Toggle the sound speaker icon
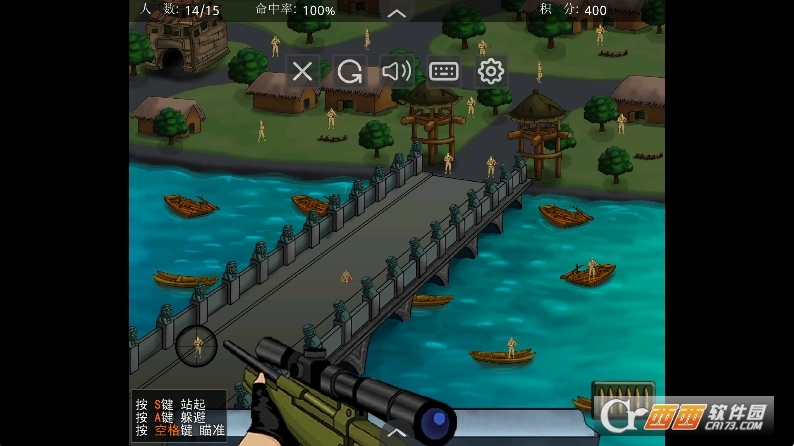The height and width of the screenshot is (446, 794). (x=396, y=71)
